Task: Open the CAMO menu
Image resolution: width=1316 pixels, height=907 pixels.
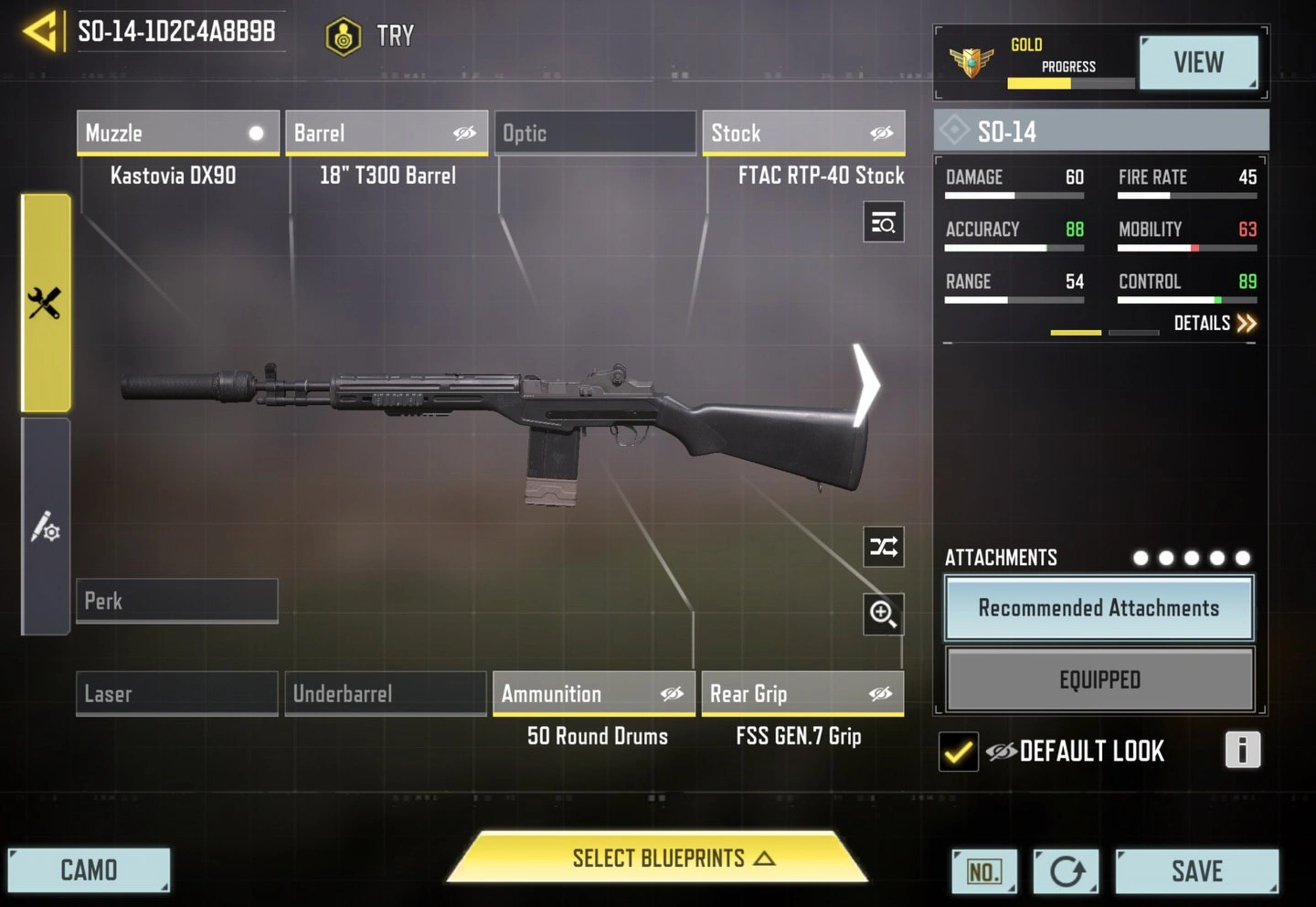Action: point(89,870)
